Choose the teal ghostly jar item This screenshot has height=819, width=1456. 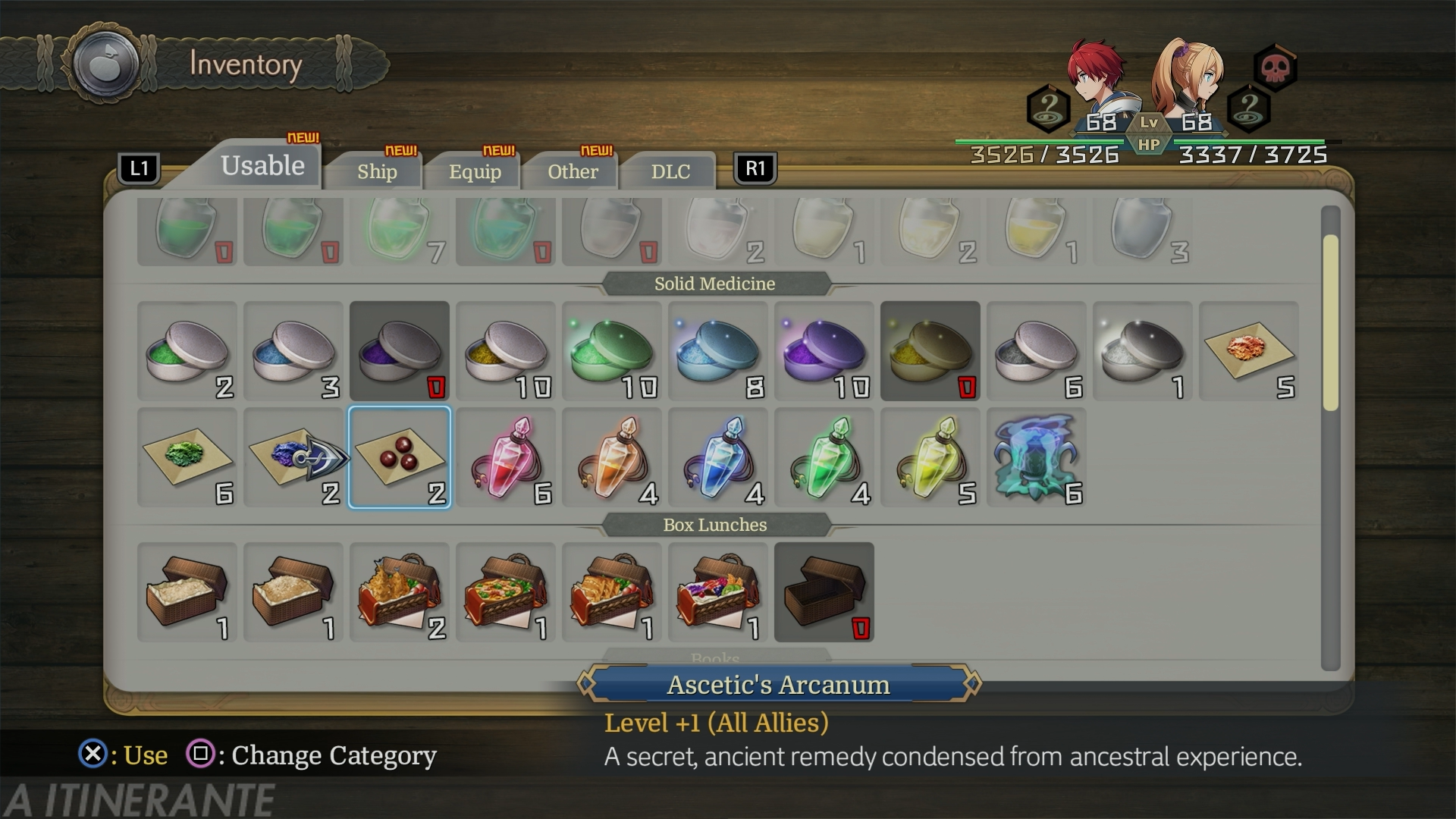(1037, 457)
